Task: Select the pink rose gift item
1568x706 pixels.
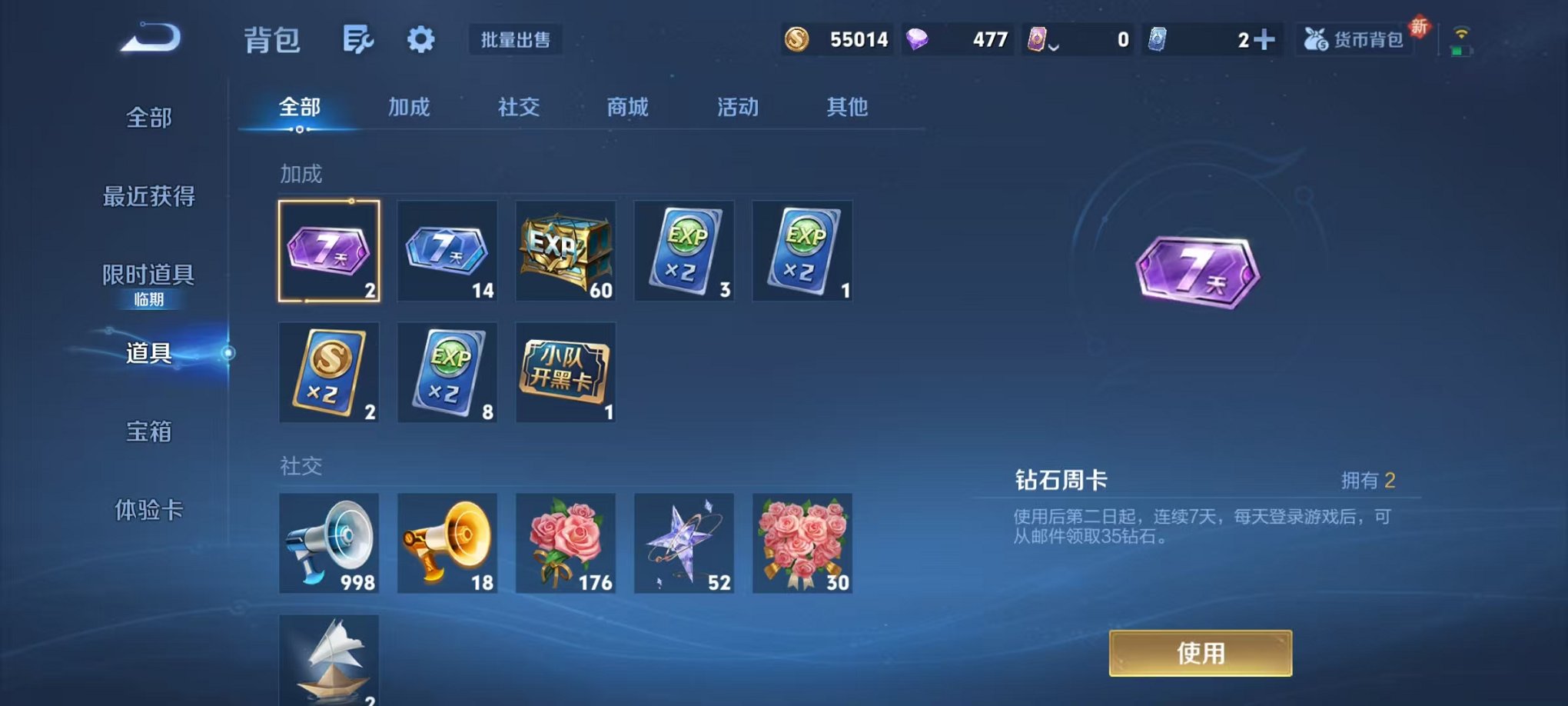Action: tap(565, 544)
